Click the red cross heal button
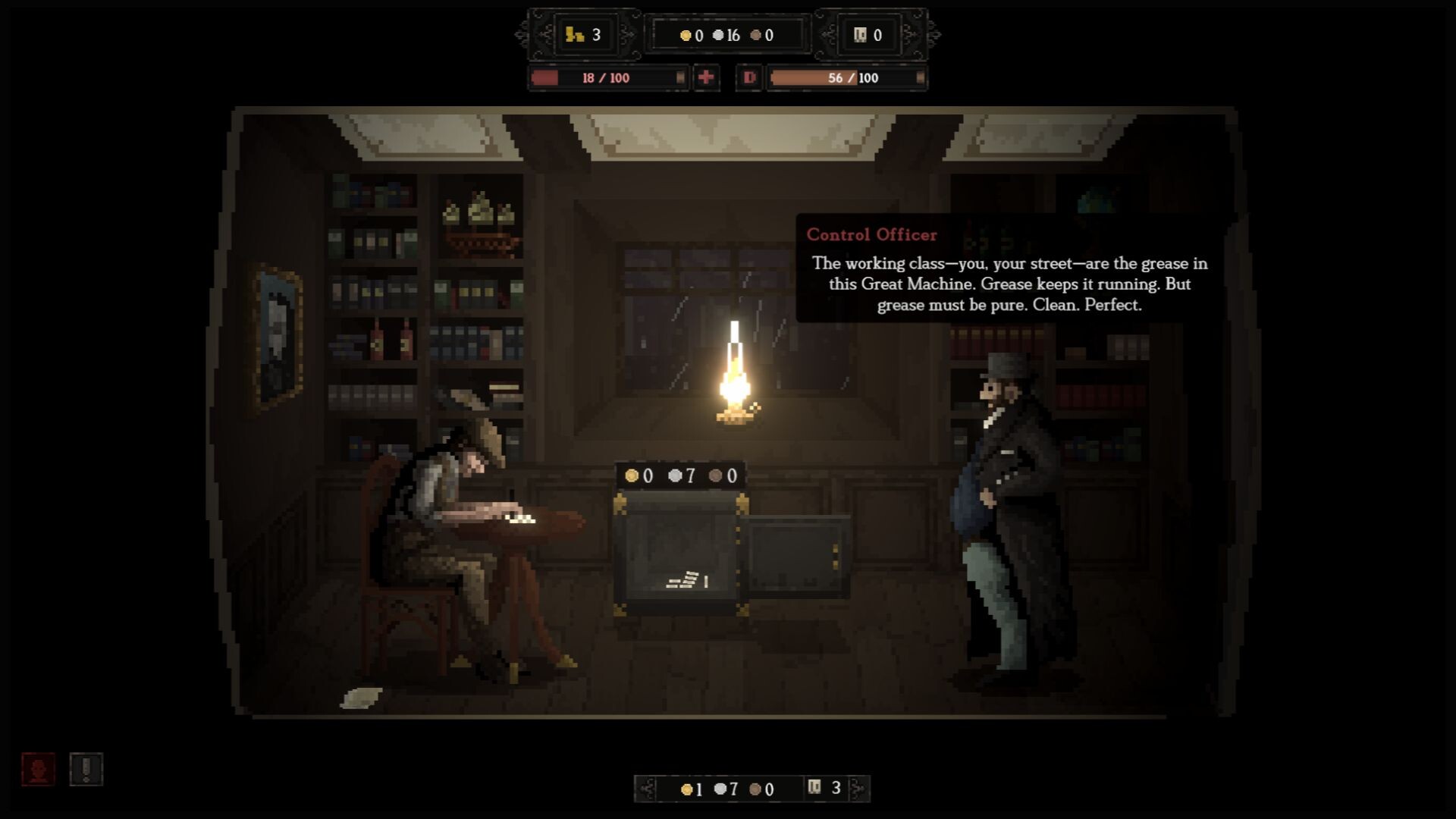1456x819 pixels. coord(706,77)
